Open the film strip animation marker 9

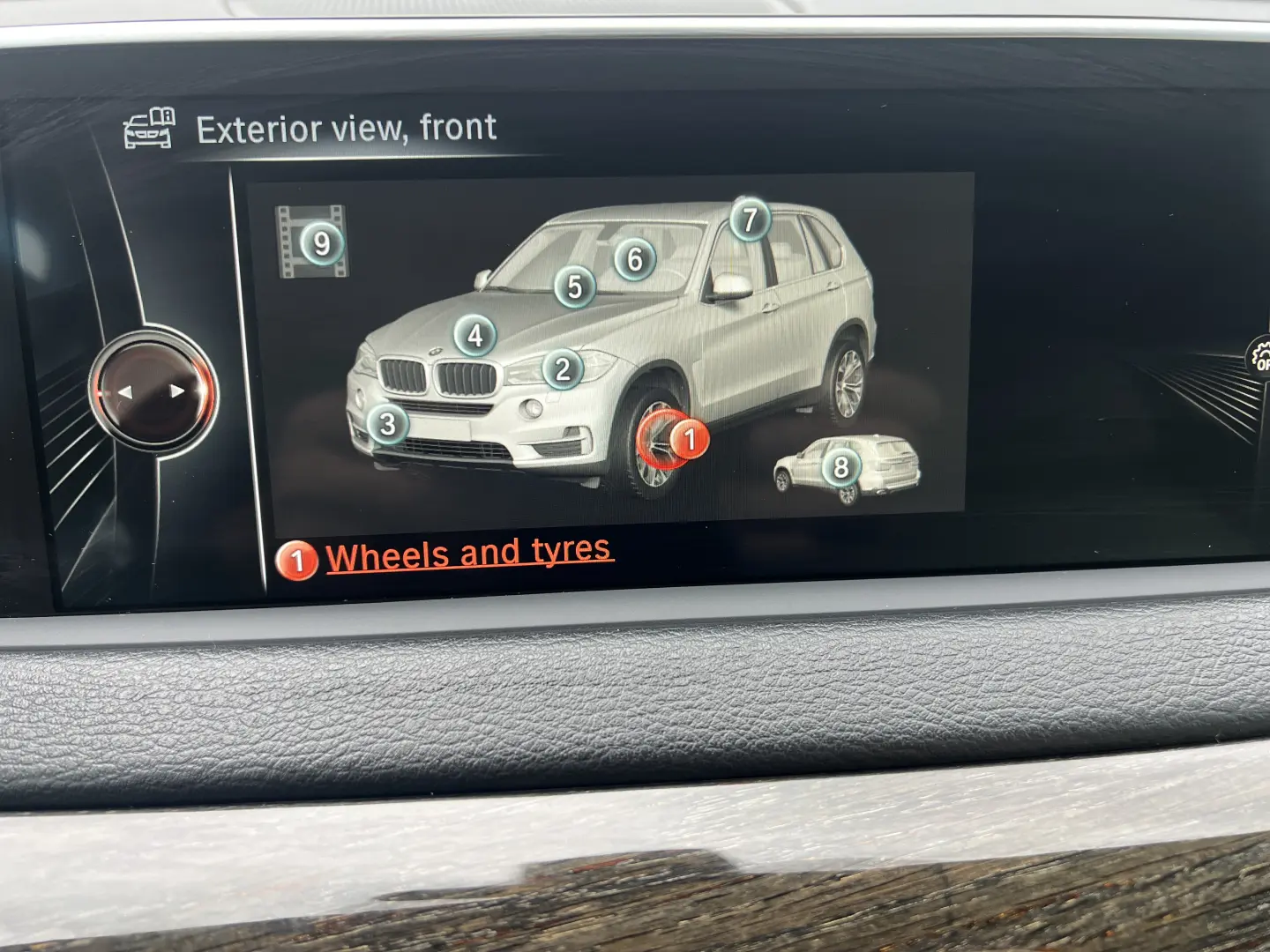coord(321,243)
